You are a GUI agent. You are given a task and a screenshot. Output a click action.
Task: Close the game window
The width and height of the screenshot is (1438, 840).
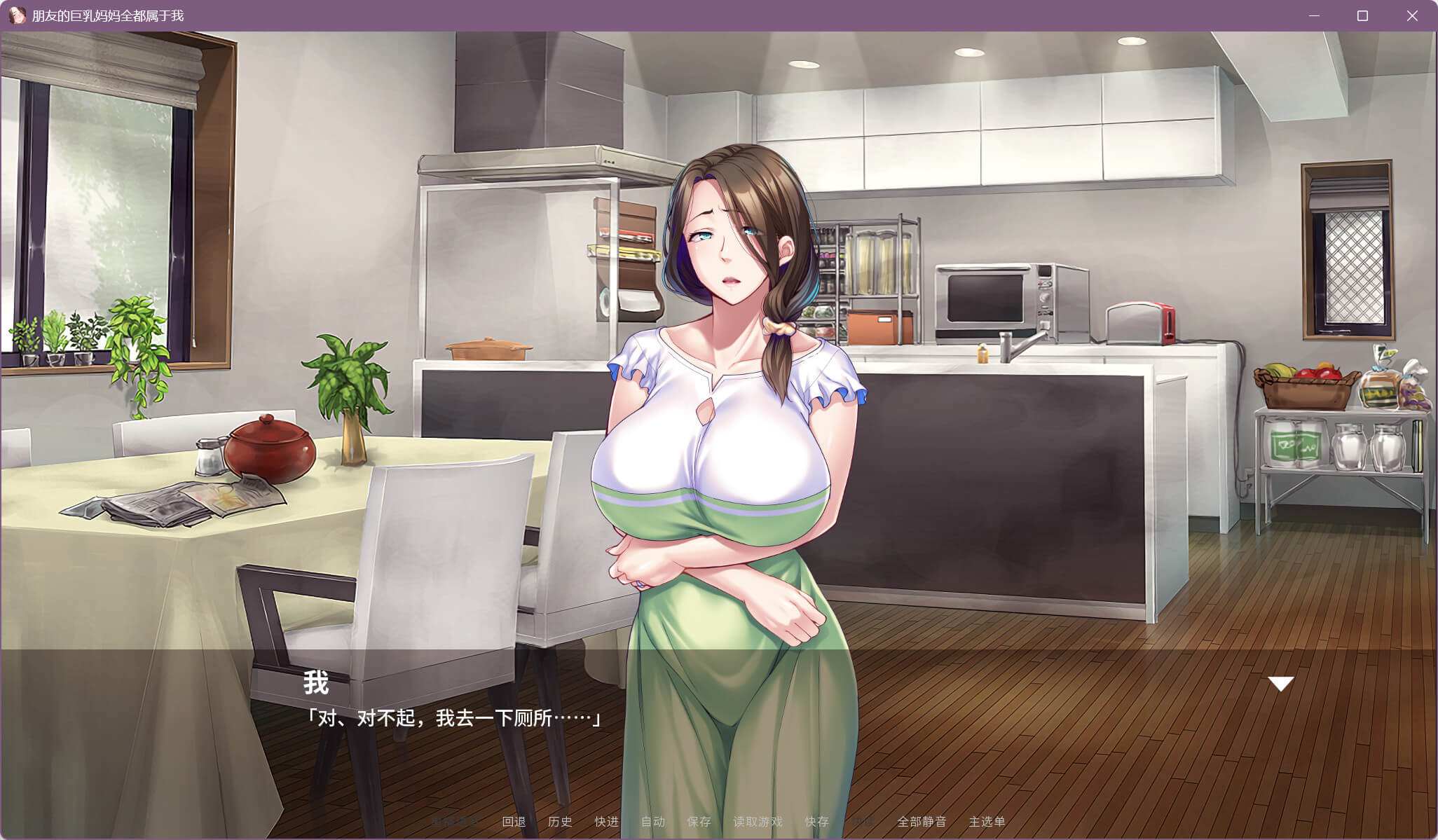[1412, 15]
